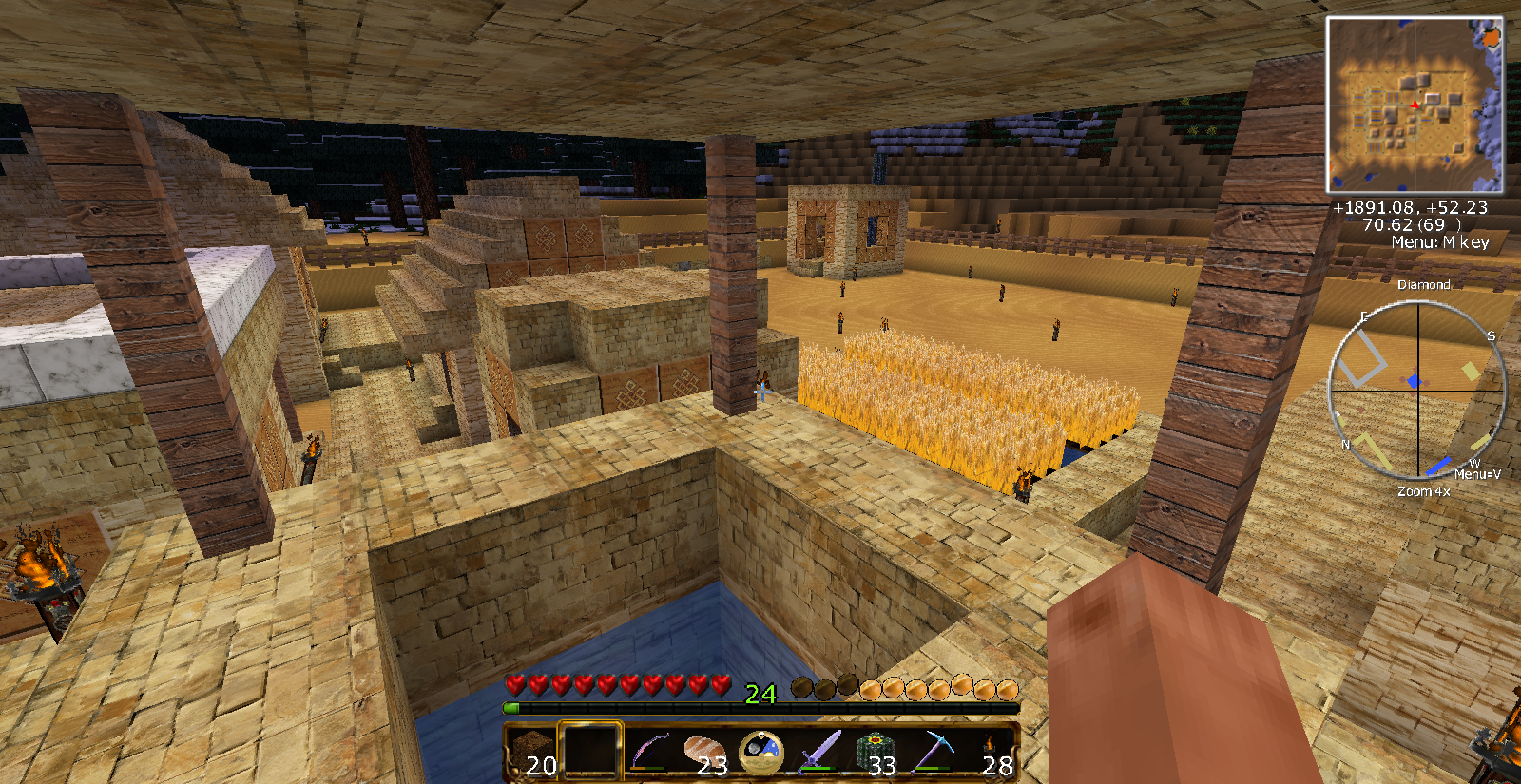Select the dirt block hotbar slot

tap(532, 751)
